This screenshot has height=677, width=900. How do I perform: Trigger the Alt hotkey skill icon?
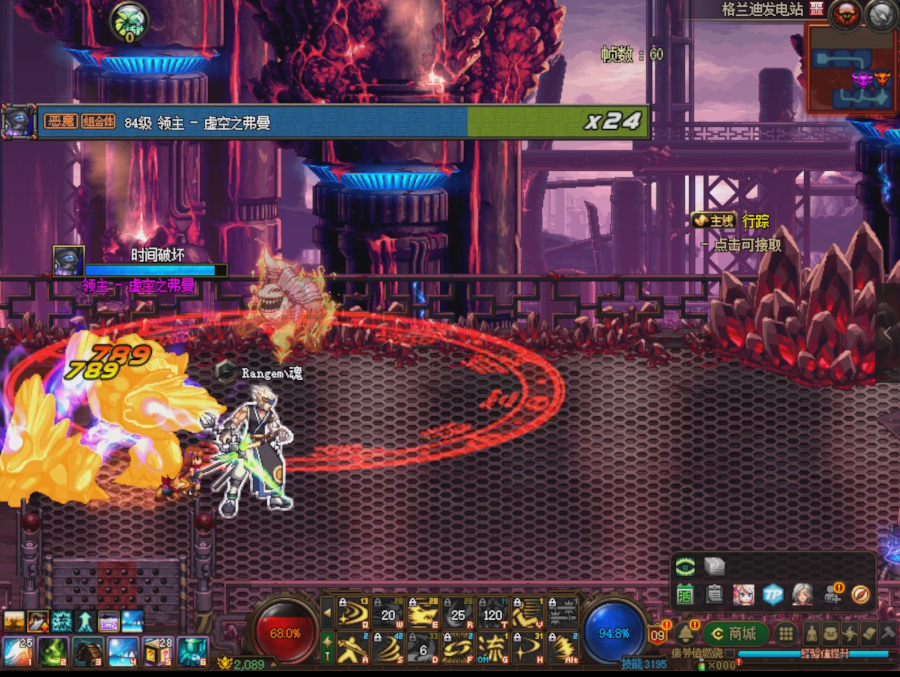click(563, 648)
